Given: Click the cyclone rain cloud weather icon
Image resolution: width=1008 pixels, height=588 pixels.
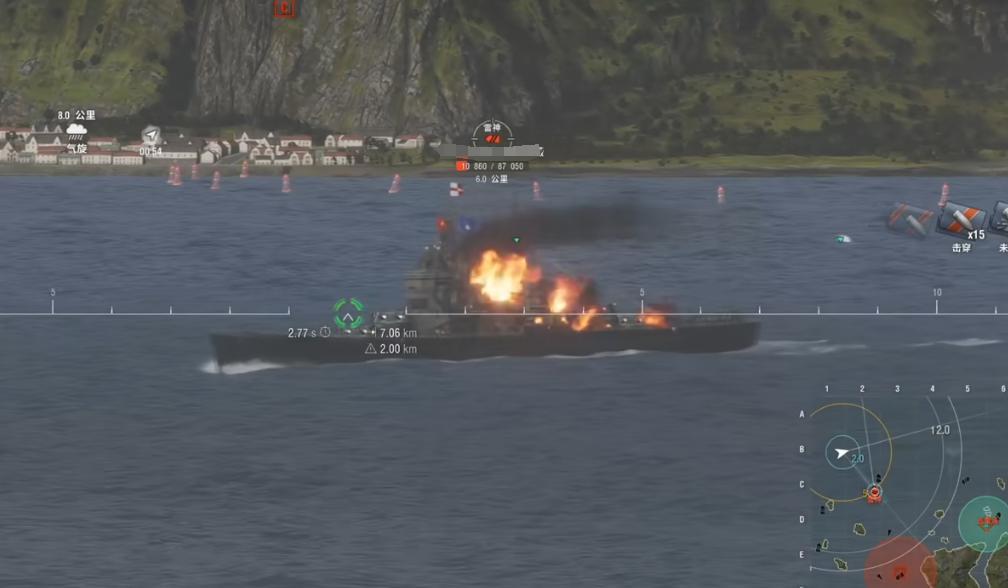Looking at the screenshot, I should click(x=76, y=131).
